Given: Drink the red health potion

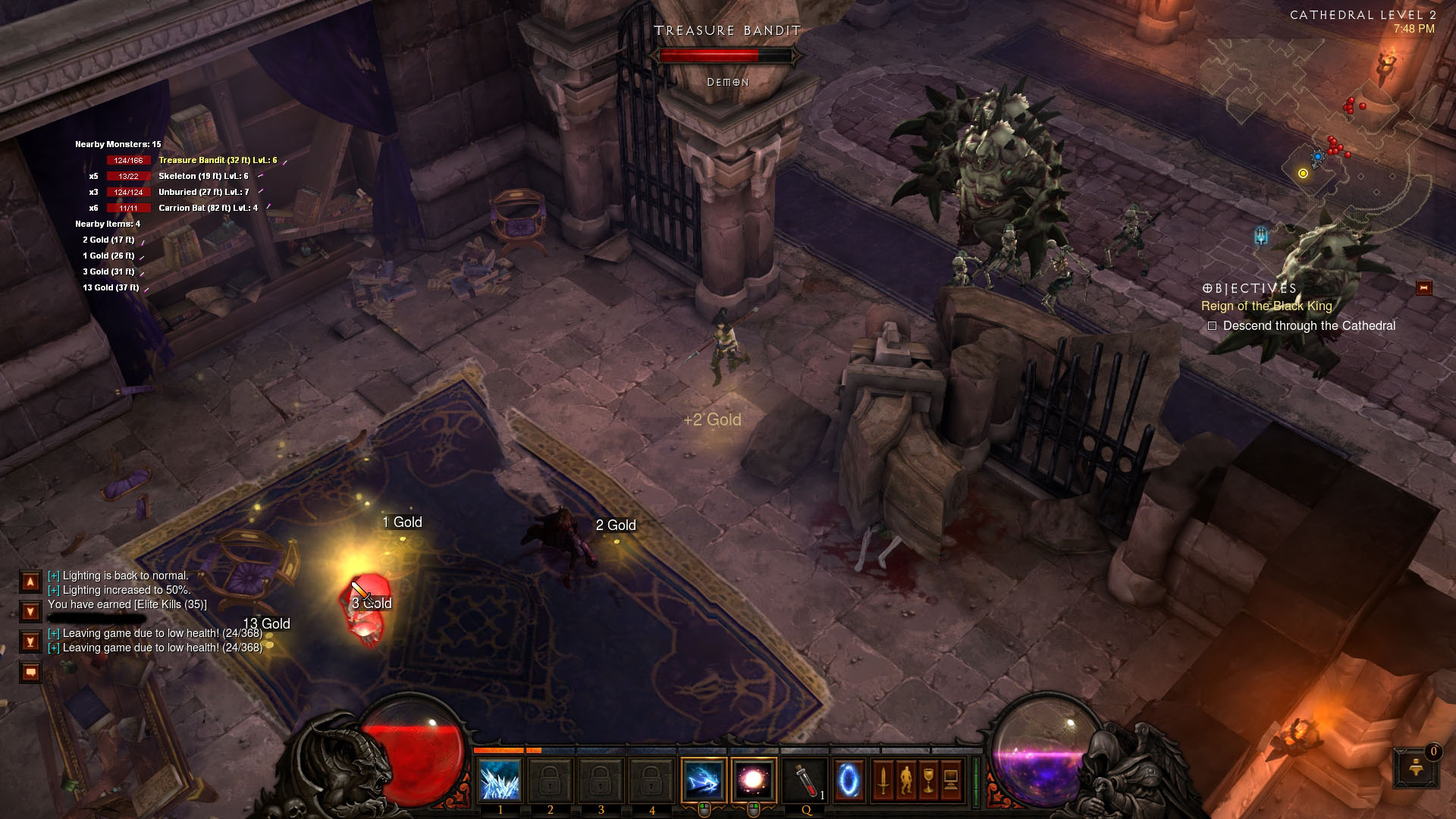Looking at the screenshot, I should (x=805, y=780).
